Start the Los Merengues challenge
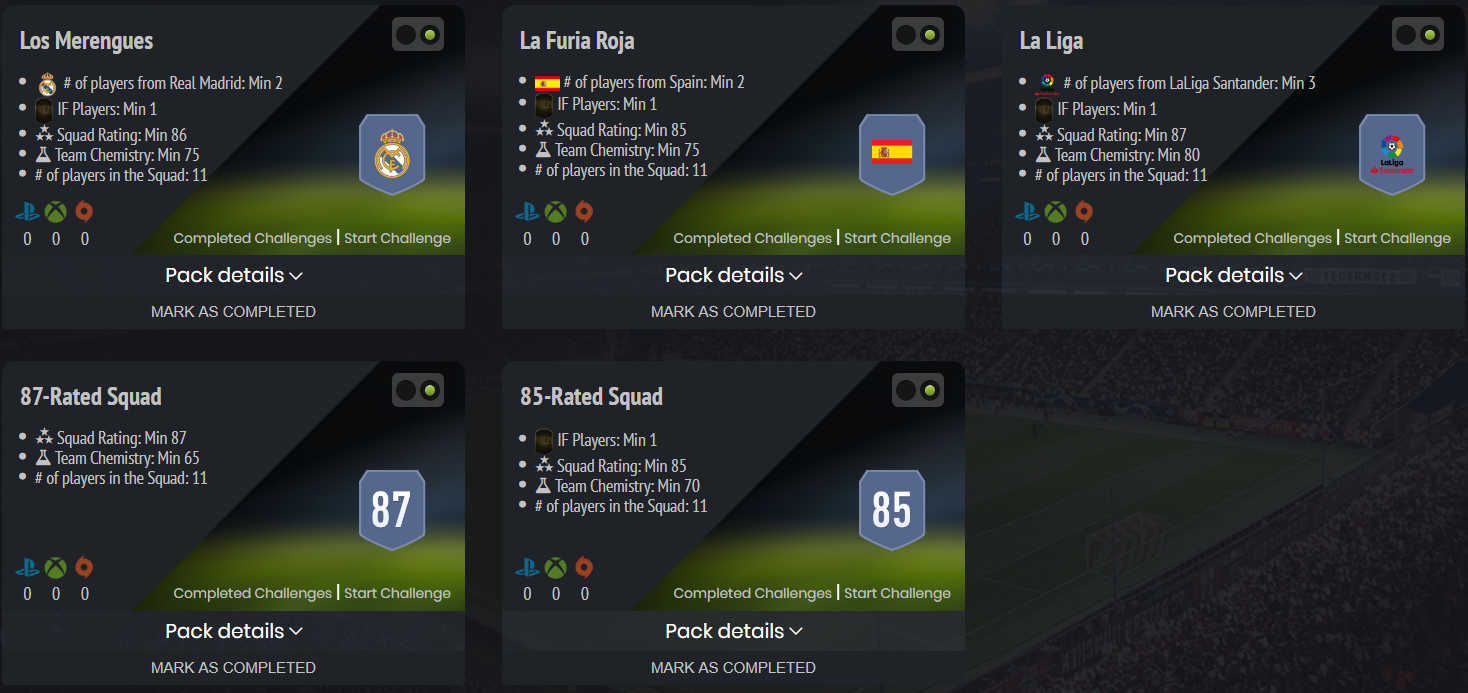This screenshot has width=1468, height=693. (397, 238)
